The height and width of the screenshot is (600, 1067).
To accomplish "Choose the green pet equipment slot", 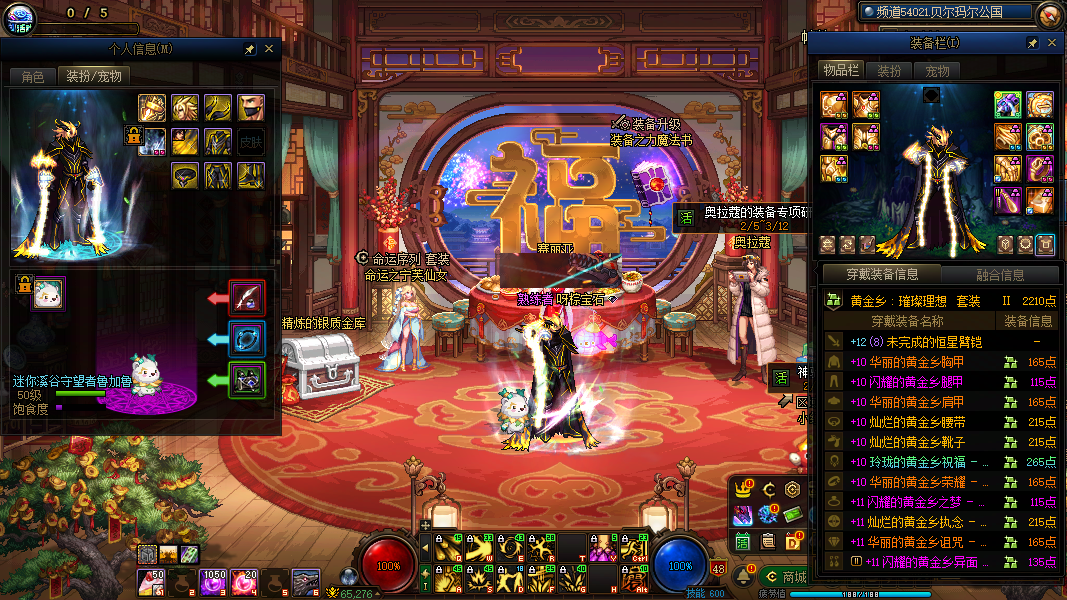I will [x=246, y=380].
